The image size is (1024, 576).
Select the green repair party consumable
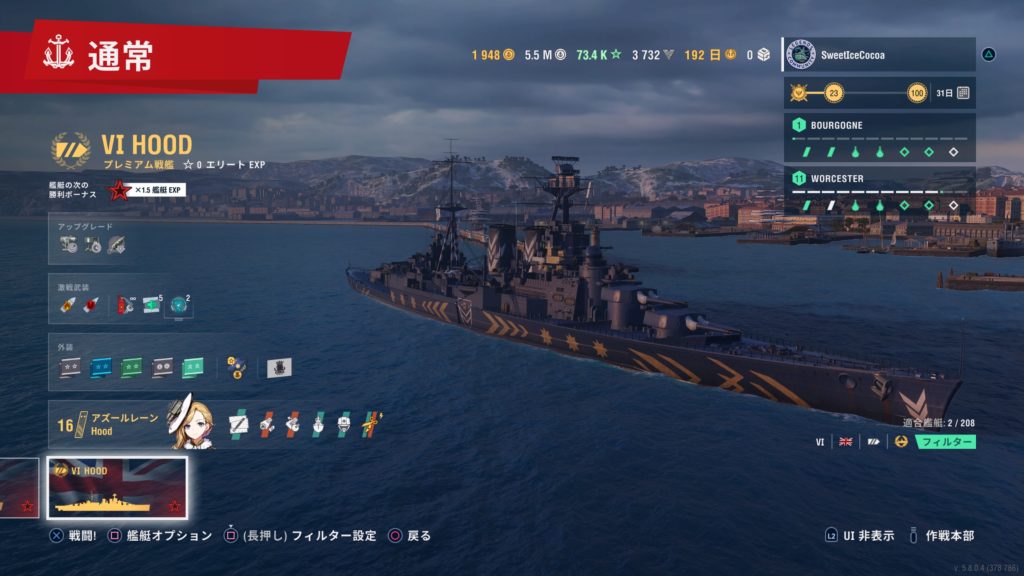tap(152, 305)
